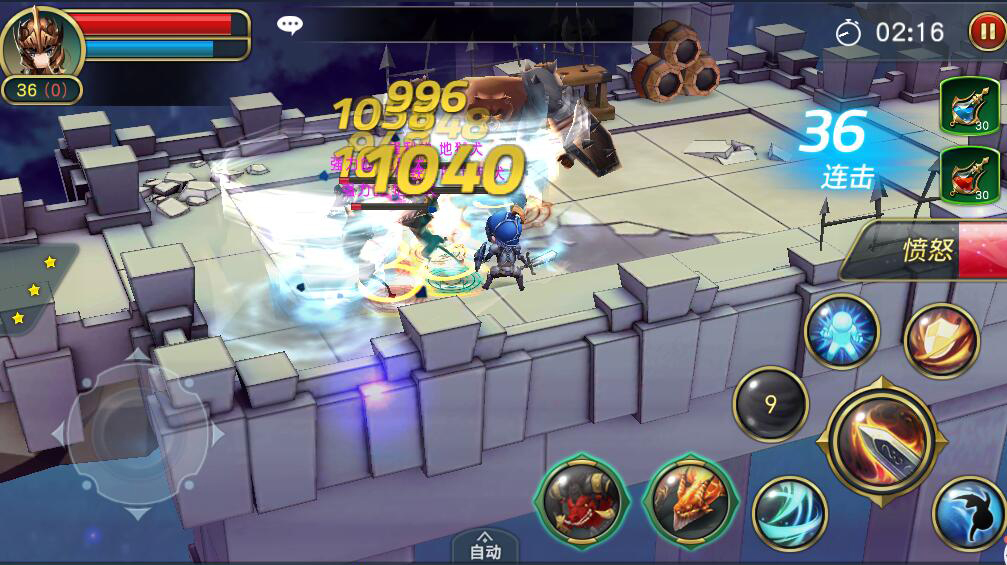Screen dimensions: 1007x565
Task: Cast the blue glowing figure skill
Action: point(841,332)
